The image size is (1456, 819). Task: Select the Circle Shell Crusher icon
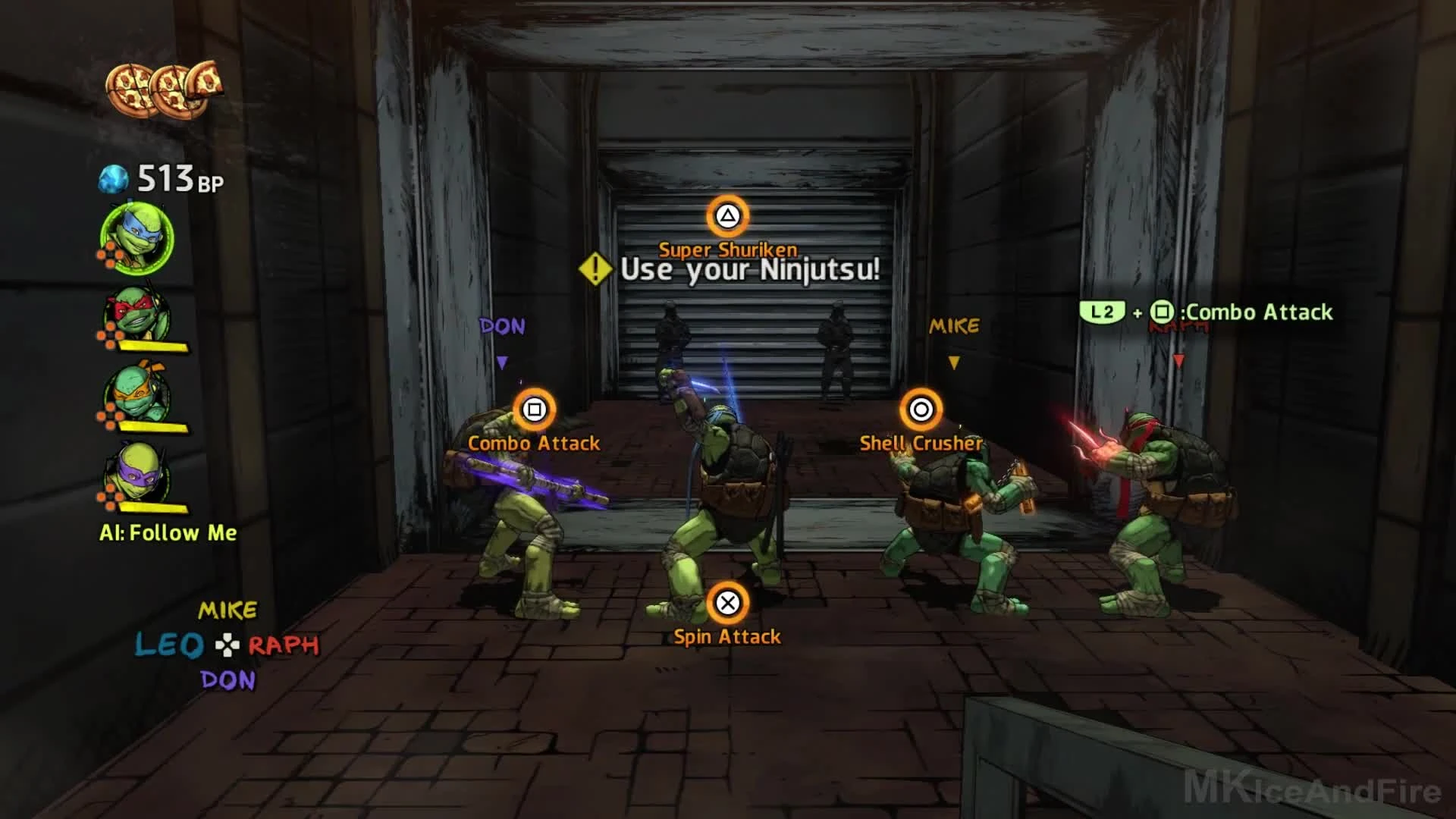coord(921,410)
